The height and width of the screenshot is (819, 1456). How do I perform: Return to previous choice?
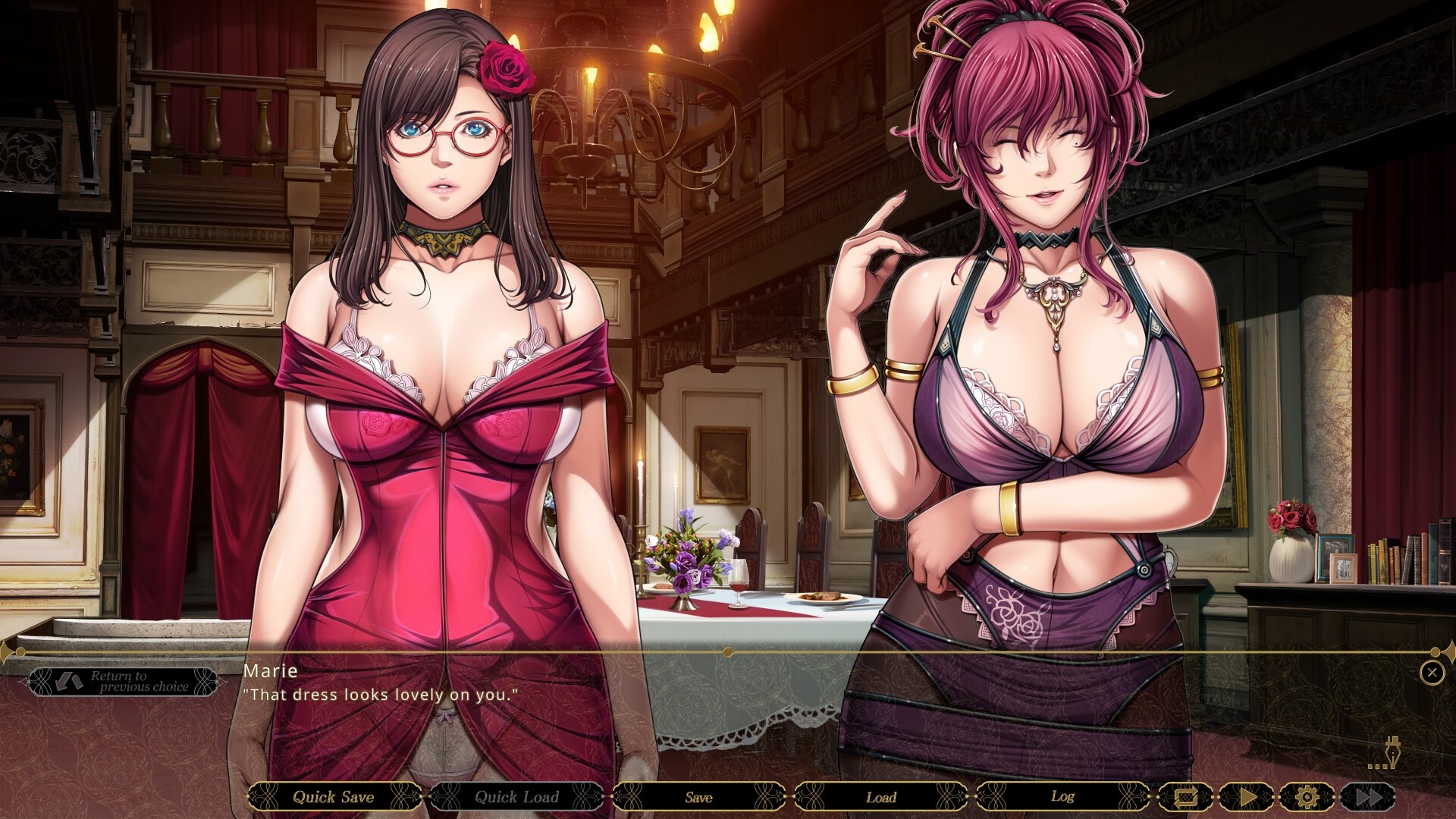click(123, 682)
